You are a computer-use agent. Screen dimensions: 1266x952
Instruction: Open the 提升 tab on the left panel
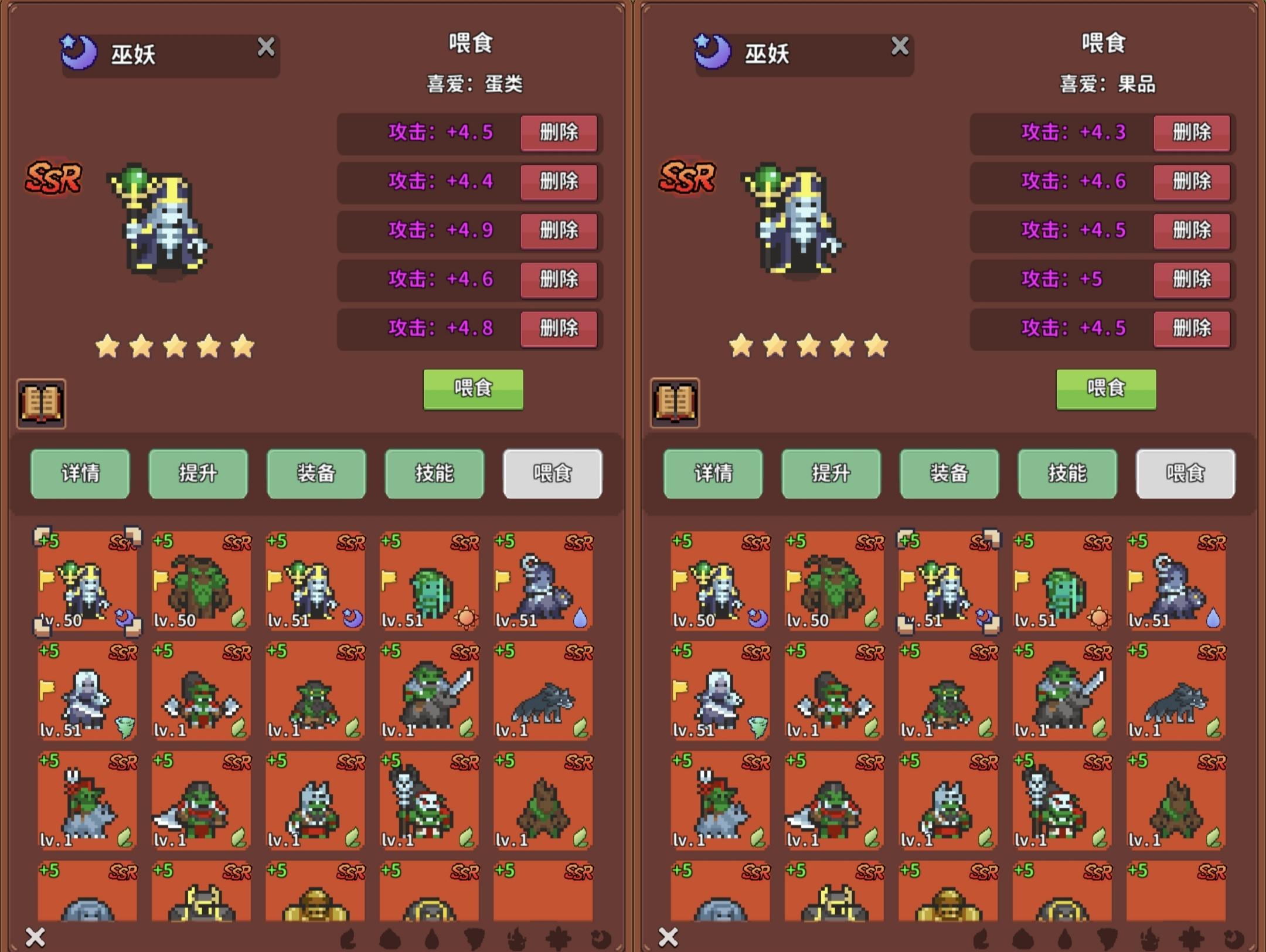198,474
